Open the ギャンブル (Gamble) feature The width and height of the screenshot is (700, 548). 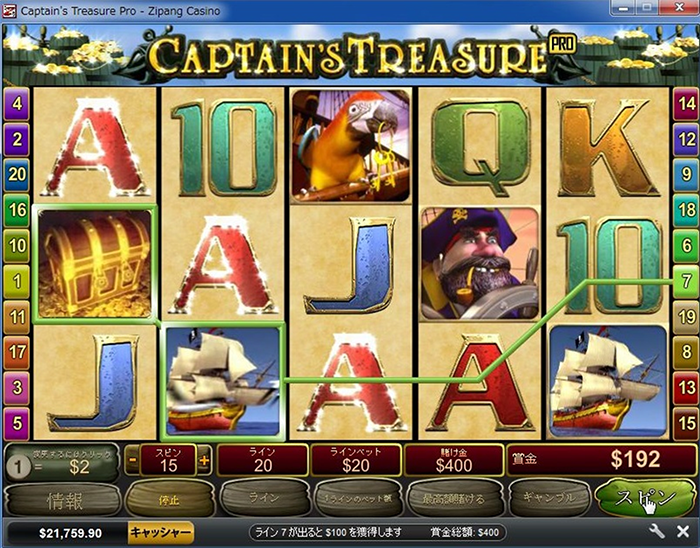coord(549,496)
